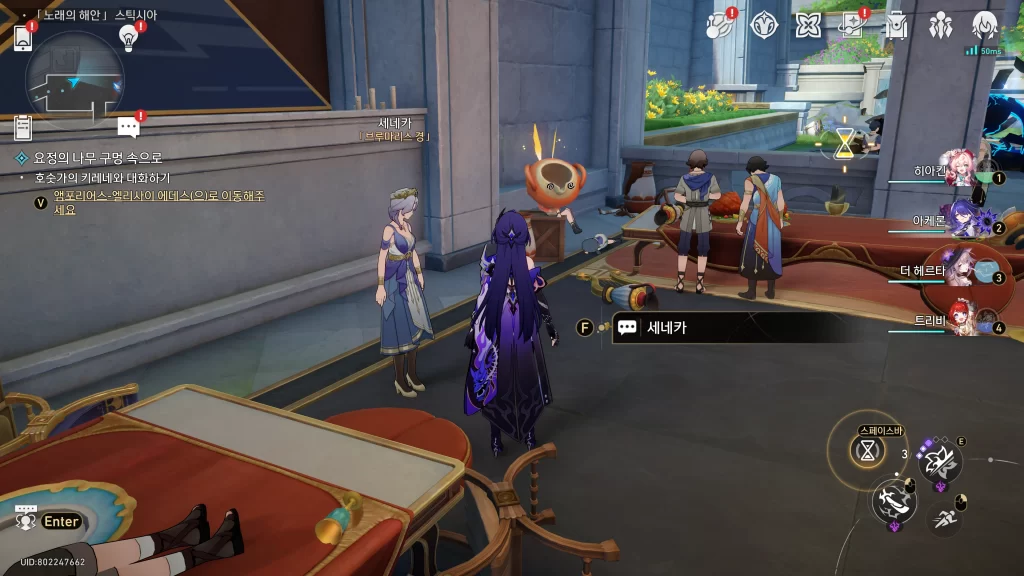This screenshot has width=1024, height=576.
Task: Perform the basic attack slash
Action: click(893, 500)
